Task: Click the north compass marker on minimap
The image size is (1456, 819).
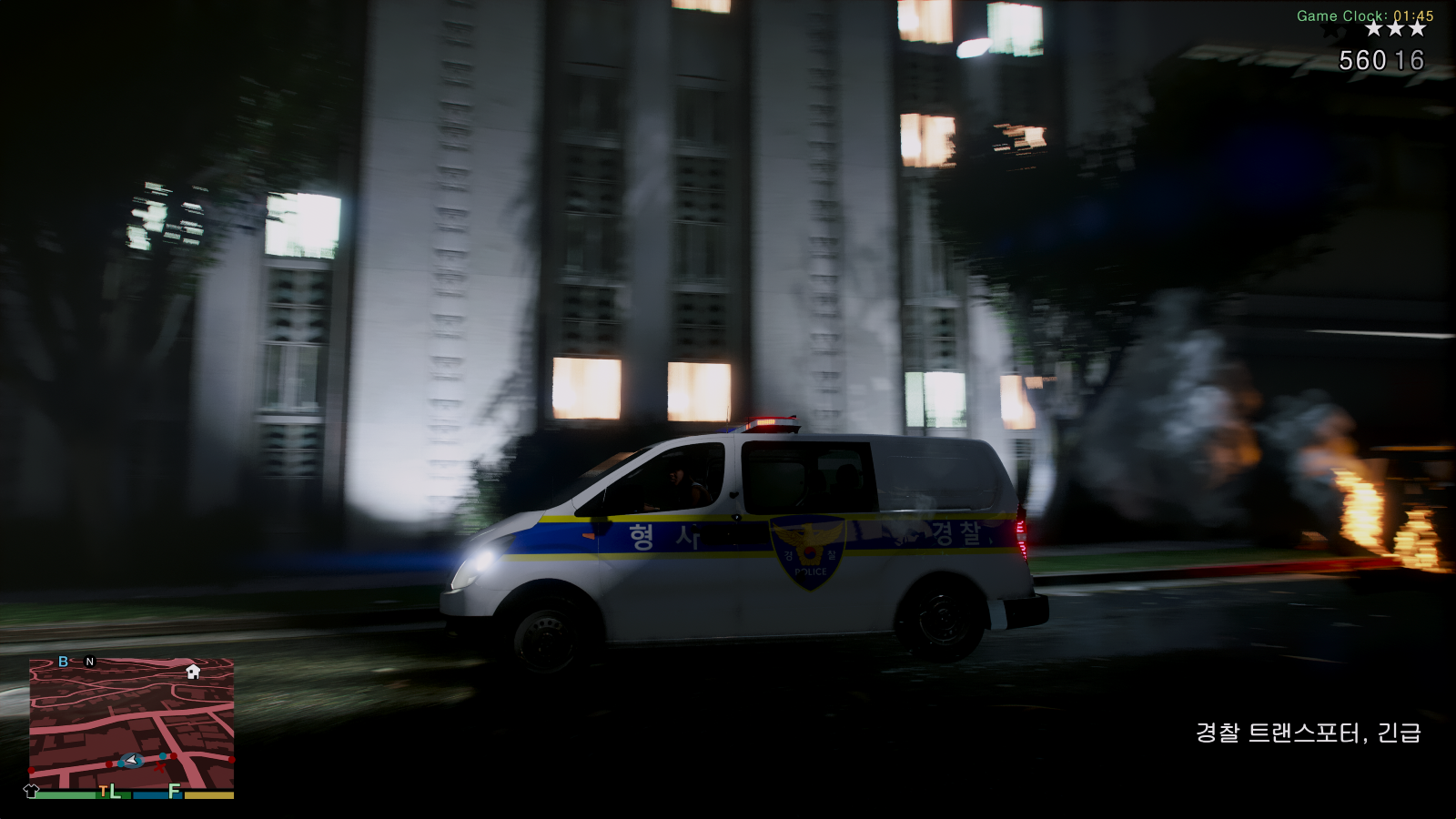Action: [x=90, y=662]
